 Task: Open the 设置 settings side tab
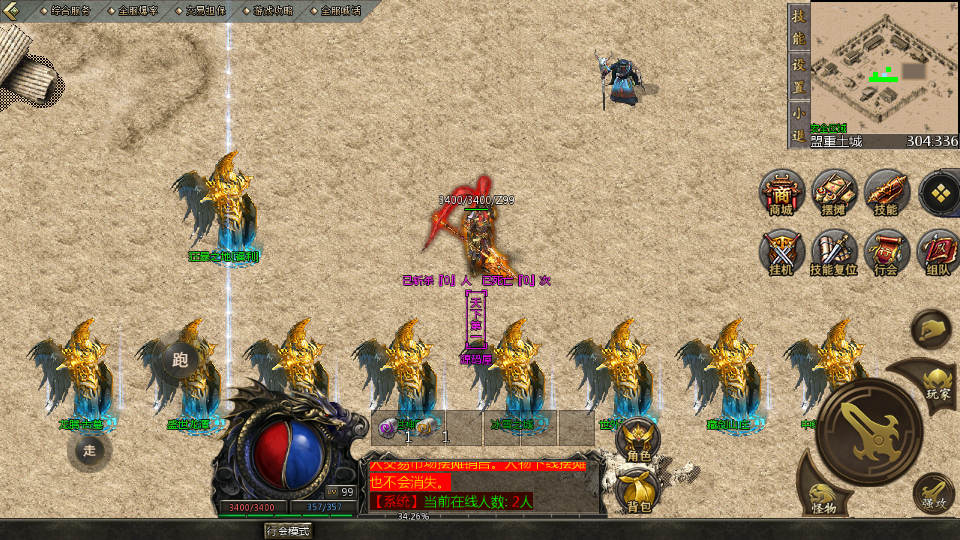point(798,74)
